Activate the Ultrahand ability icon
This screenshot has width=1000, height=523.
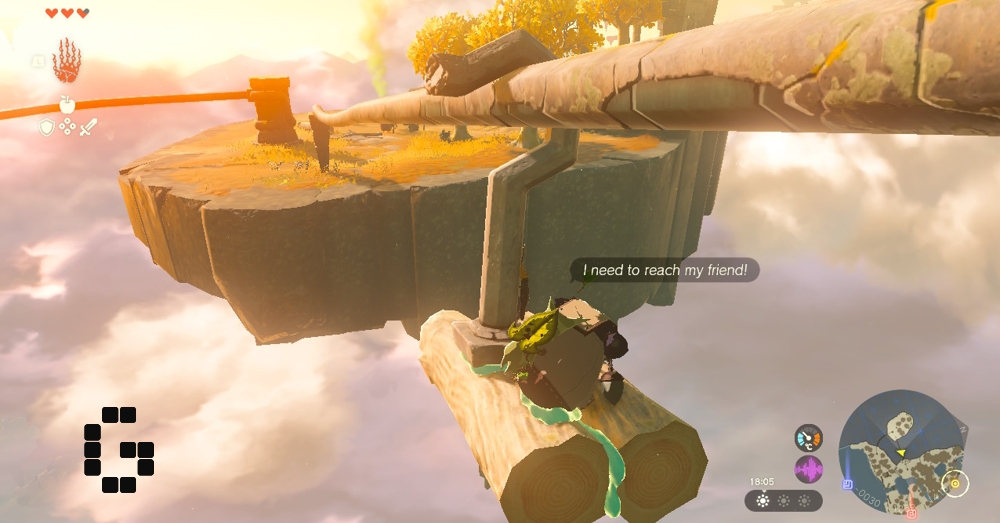tap(66, 62)
